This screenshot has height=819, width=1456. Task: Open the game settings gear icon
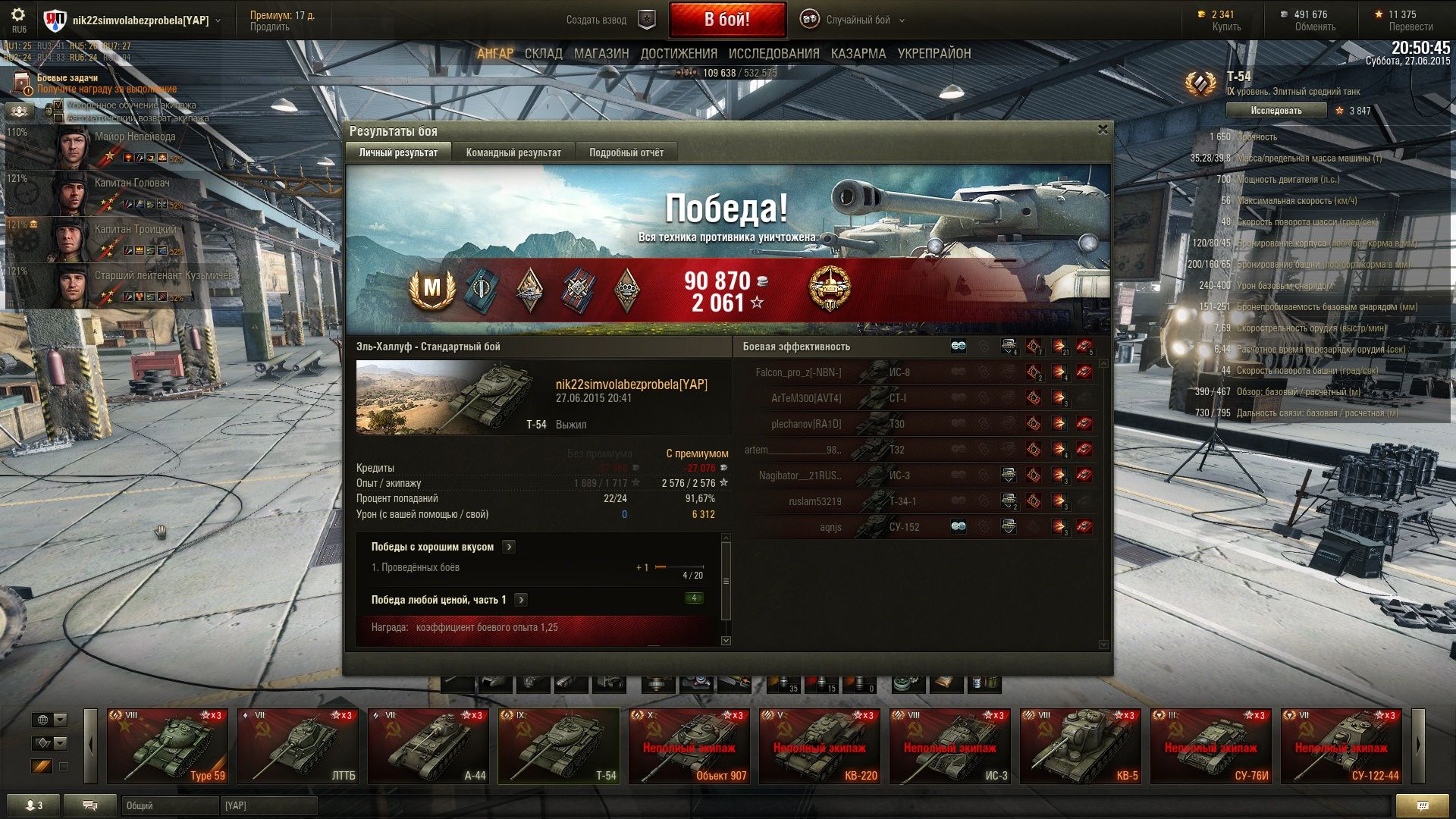coord(18,16)
